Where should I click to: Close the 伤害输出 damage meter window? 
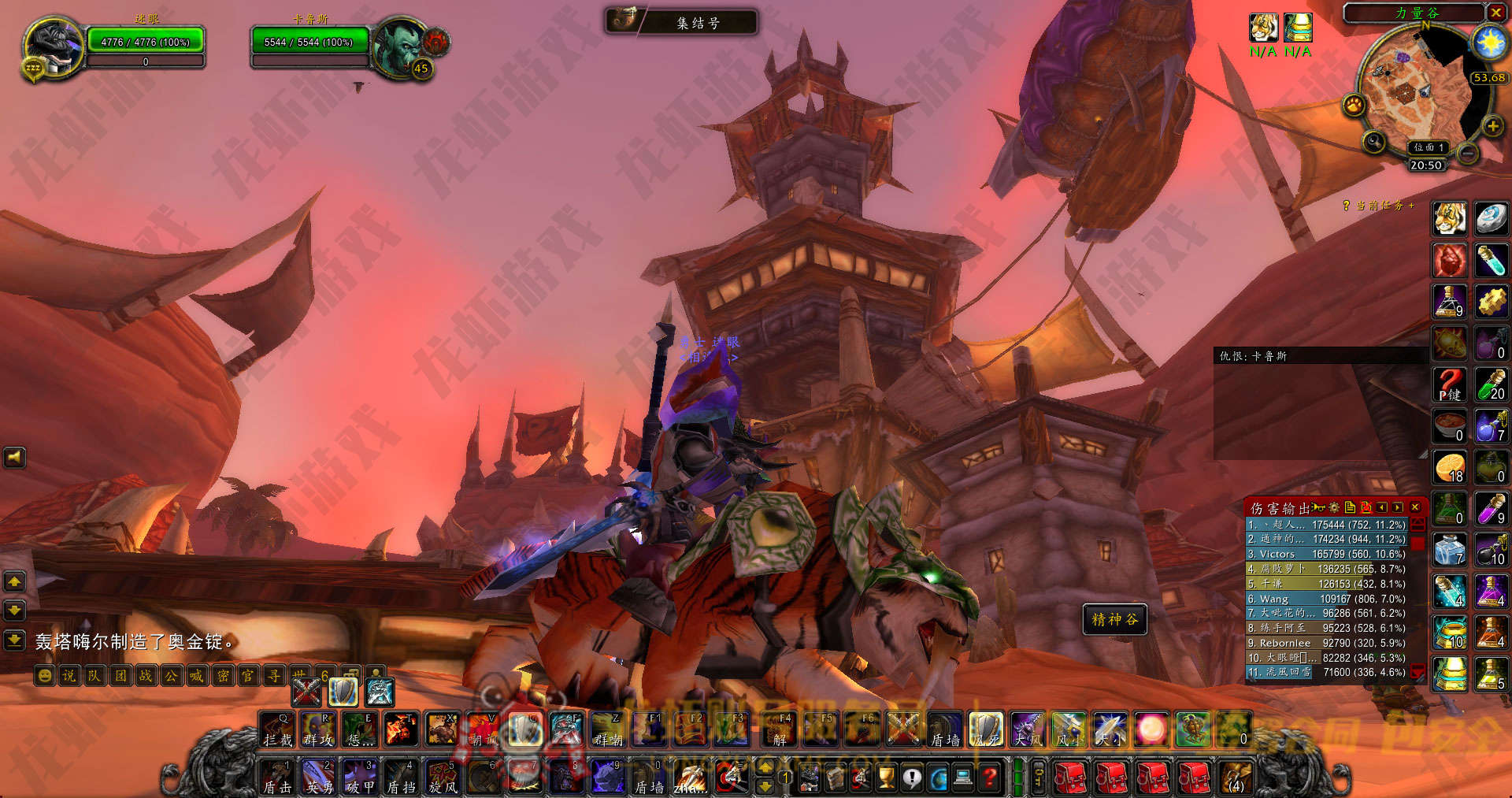1415,507
